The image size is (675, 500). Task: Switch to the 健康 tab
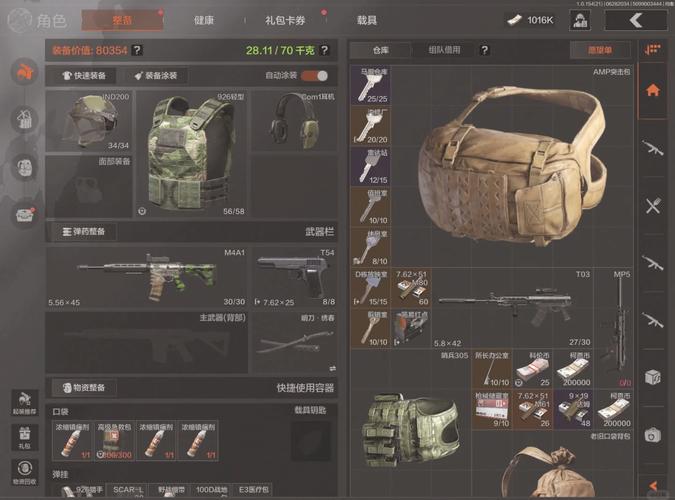click(204, 19)
